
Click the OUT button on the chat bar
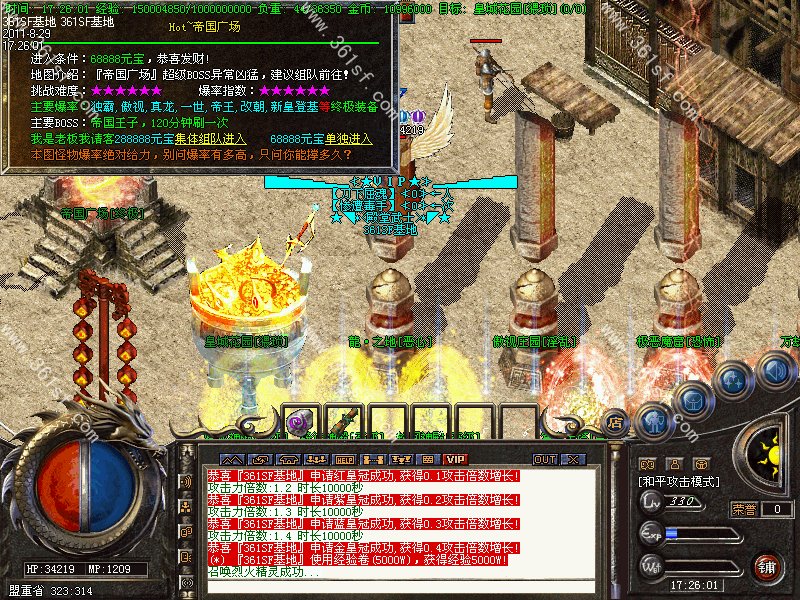point(544,459)
